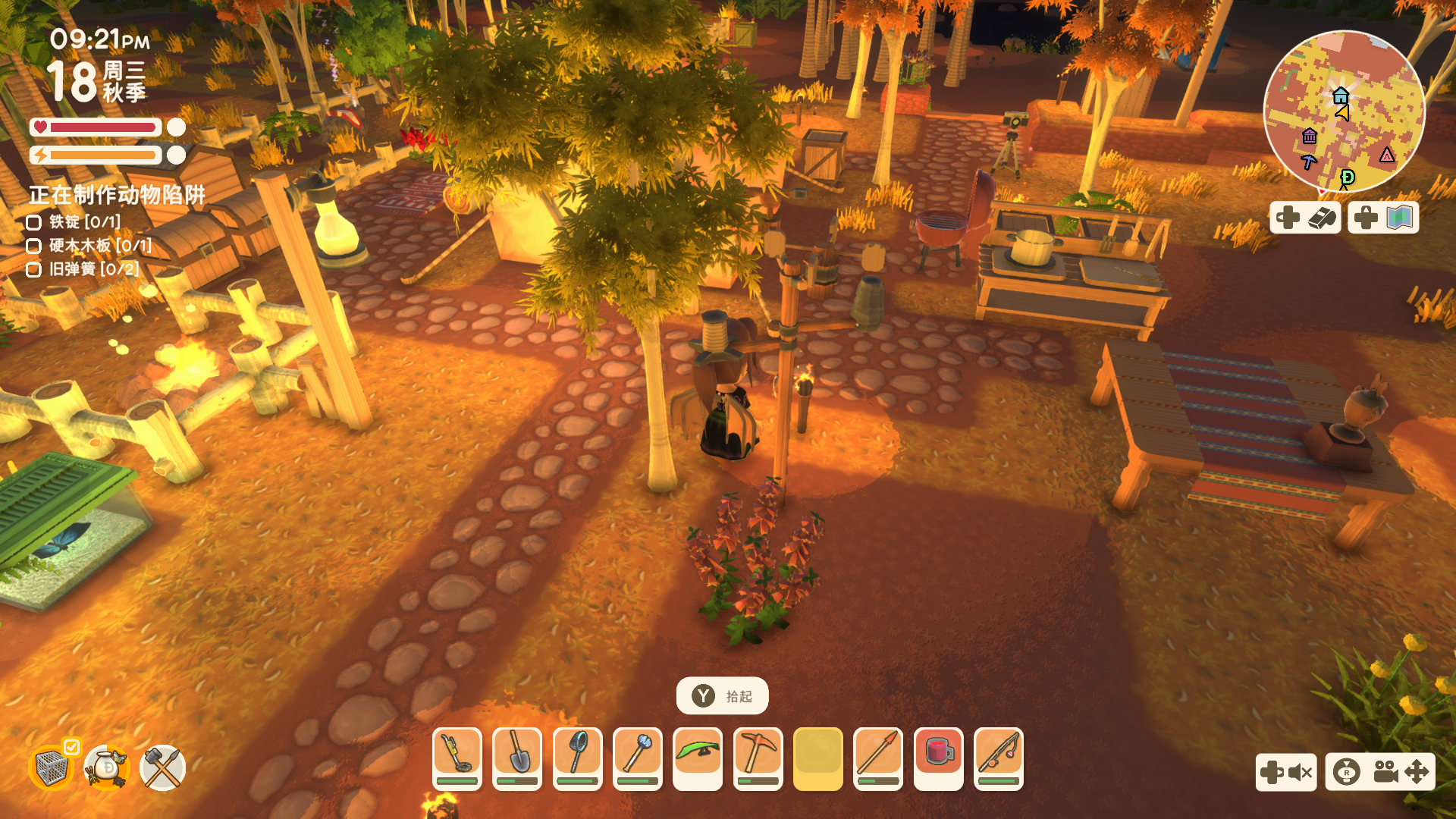Image resolution: width=1456 pixels, height=819 pixels.
Task: Open the crossed hammer and spear icon
Action: pyautogui.click(x=162, y=767)
